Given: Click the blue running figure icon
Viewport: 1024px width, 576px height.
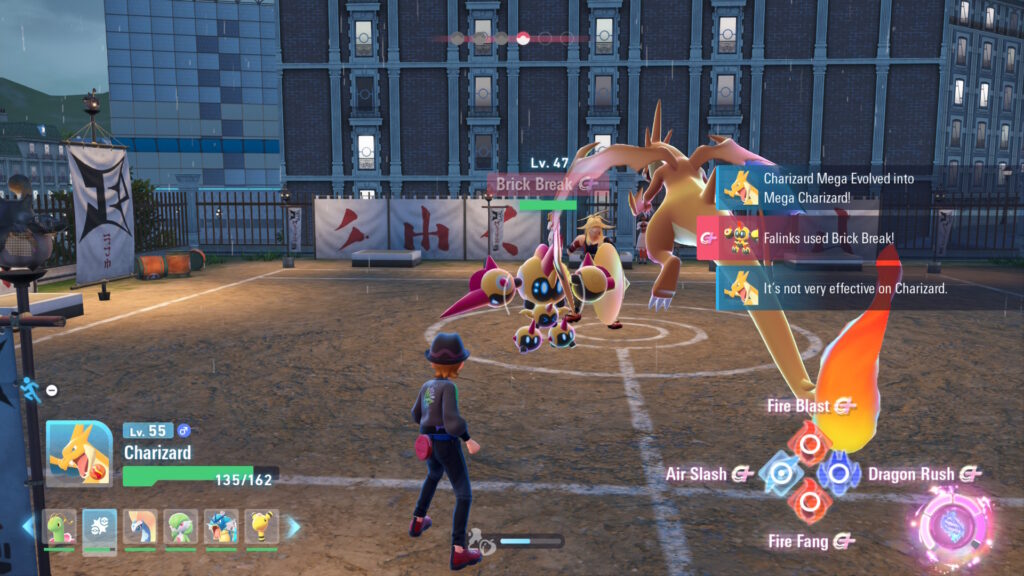Looking at the screenshot, I should pos(31,390).
